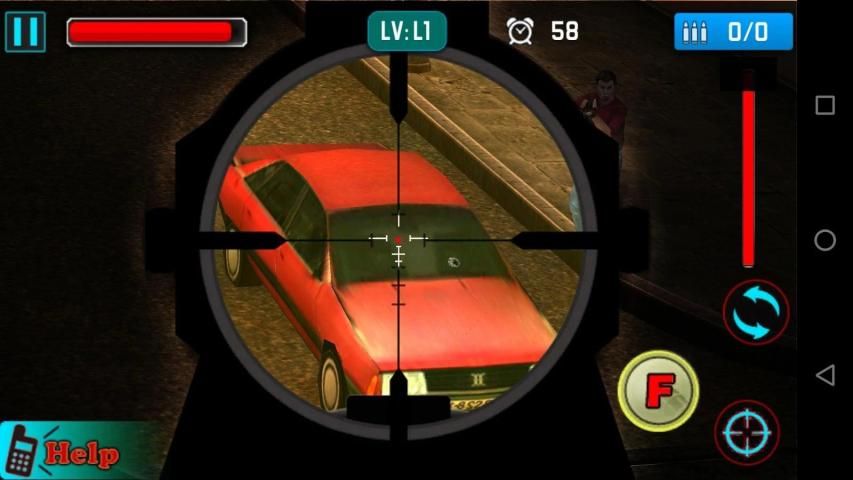Pause the game with the pause button
This screenshot has width=853, height=480.
[25, 31]
